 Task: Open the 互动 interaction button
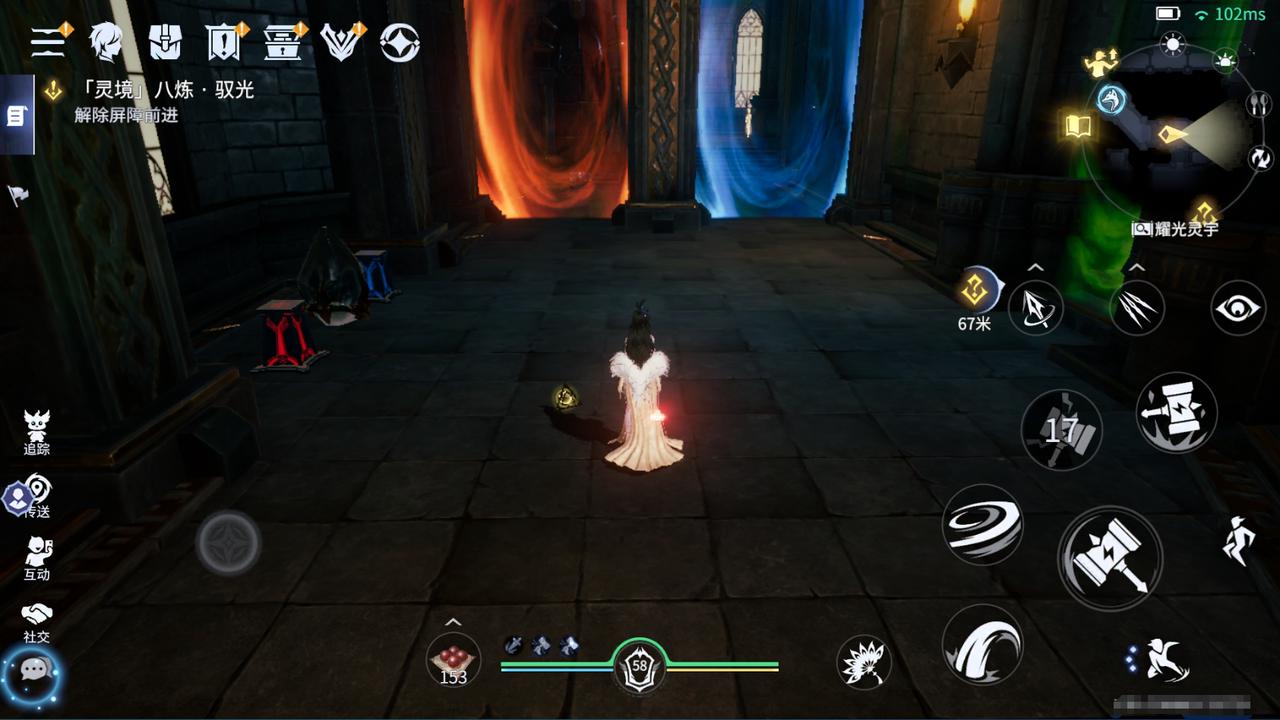click(x=37, y=558)
